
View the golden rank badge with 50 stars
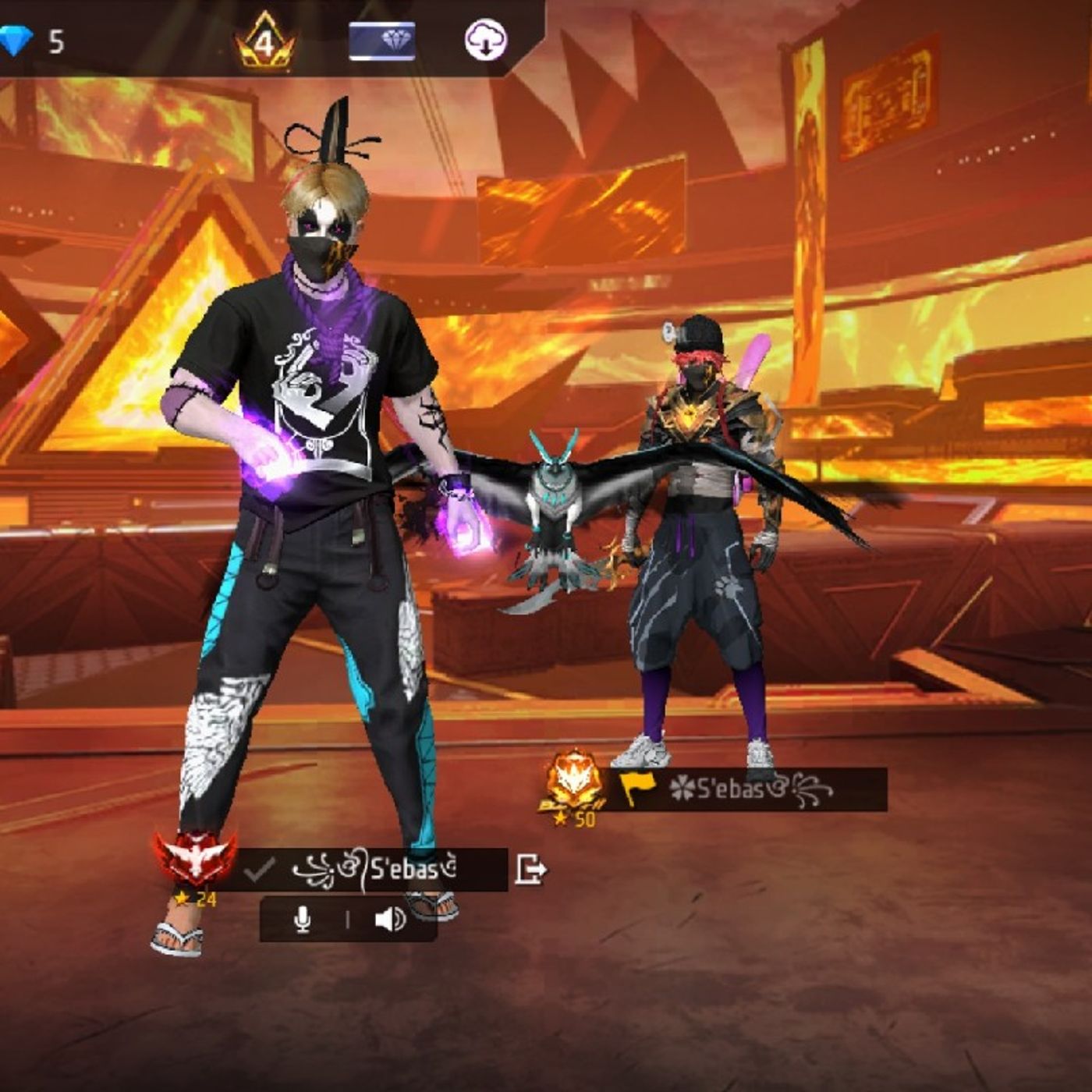574,784
